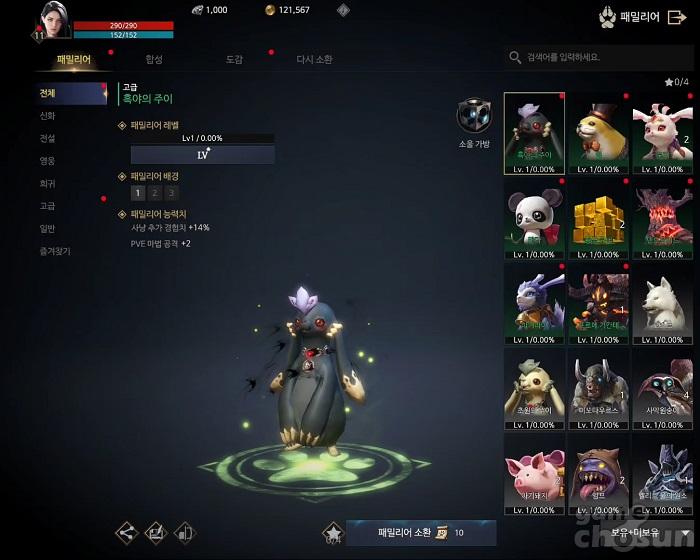This screenshot has height=560, width=700.
Task: Filter familiars by 영웅 grade
Action: point(48,161)
